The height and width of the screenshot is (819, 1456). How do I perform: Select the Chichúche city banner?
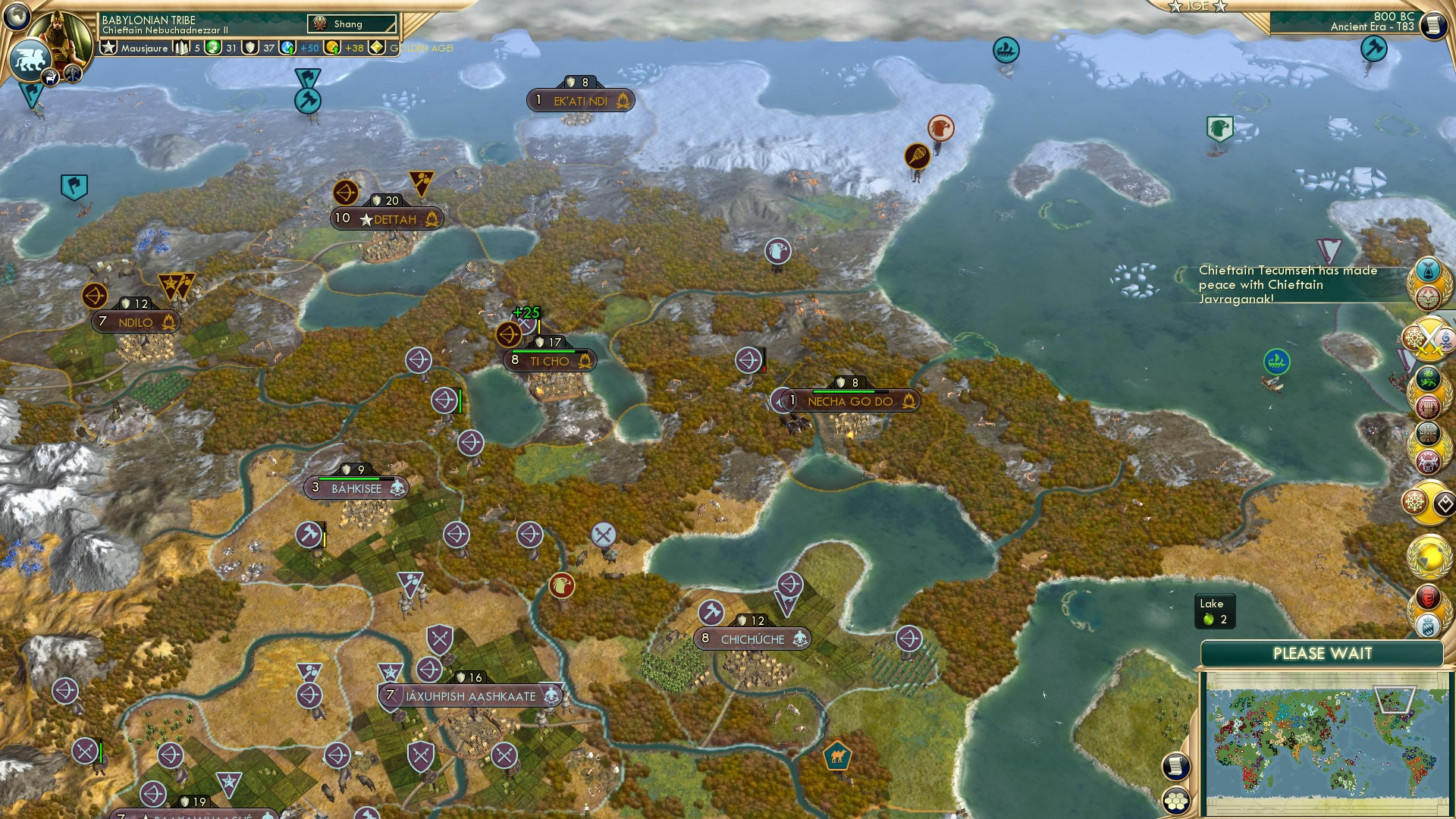pyautogui.click(x=753, y=639)
